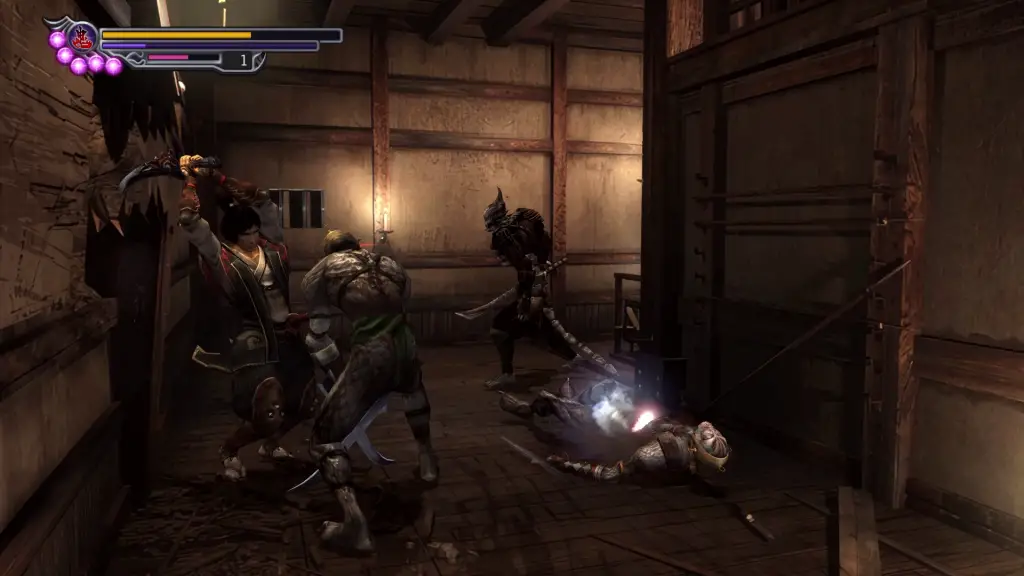Viewport: 1024px width, 576px height.
Task: Click the red oni gauntlet emblem
Action: point(82,38)
